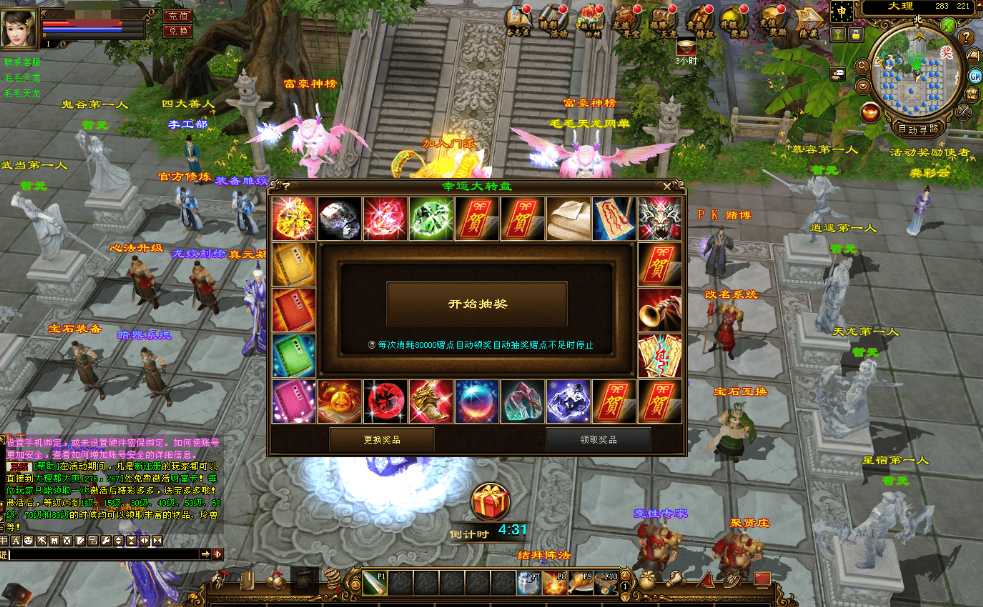
Task: Click the chat input box
Action: tap(100, 553)
